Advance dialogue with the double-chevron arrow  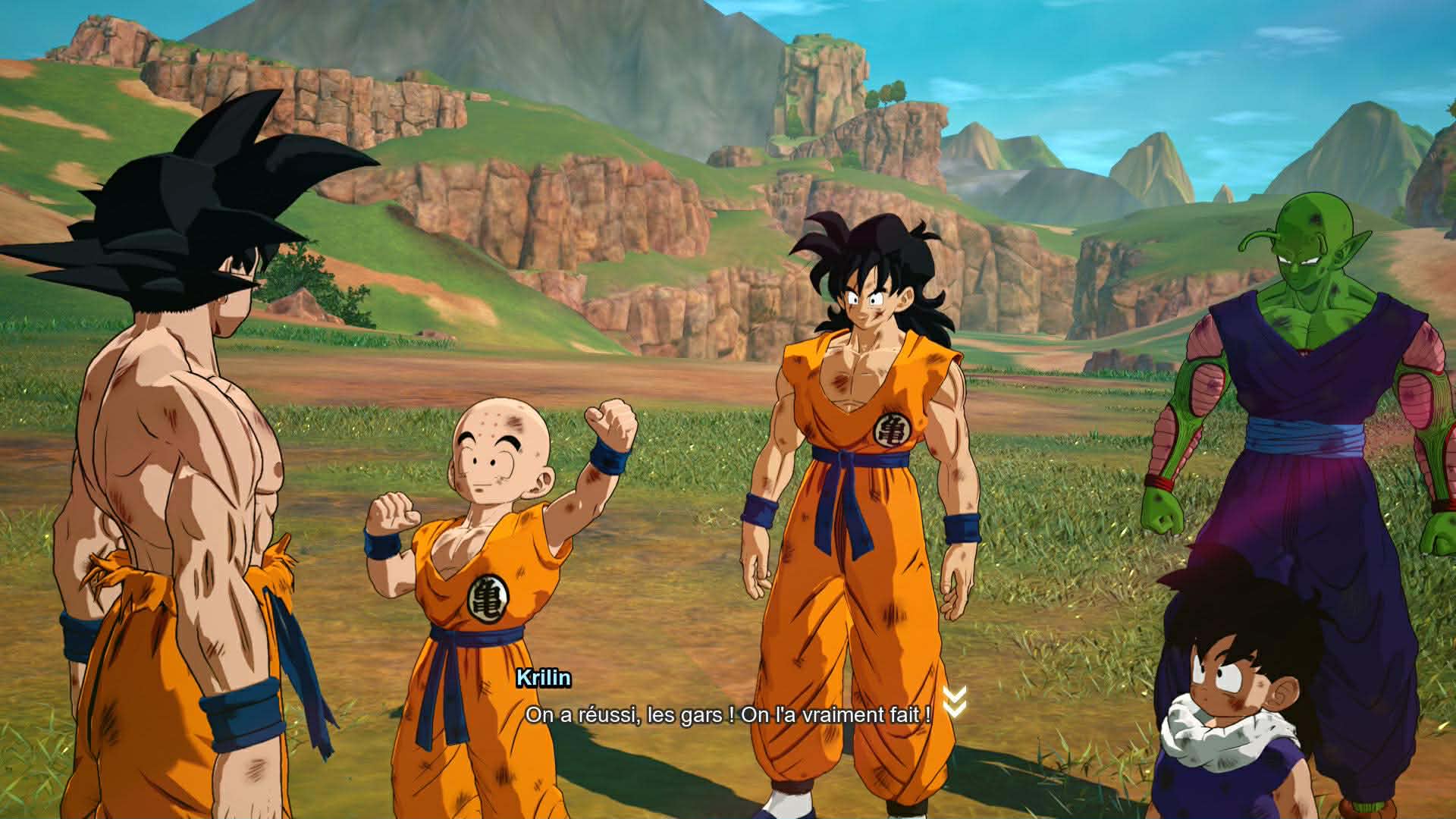pos(954,701)
